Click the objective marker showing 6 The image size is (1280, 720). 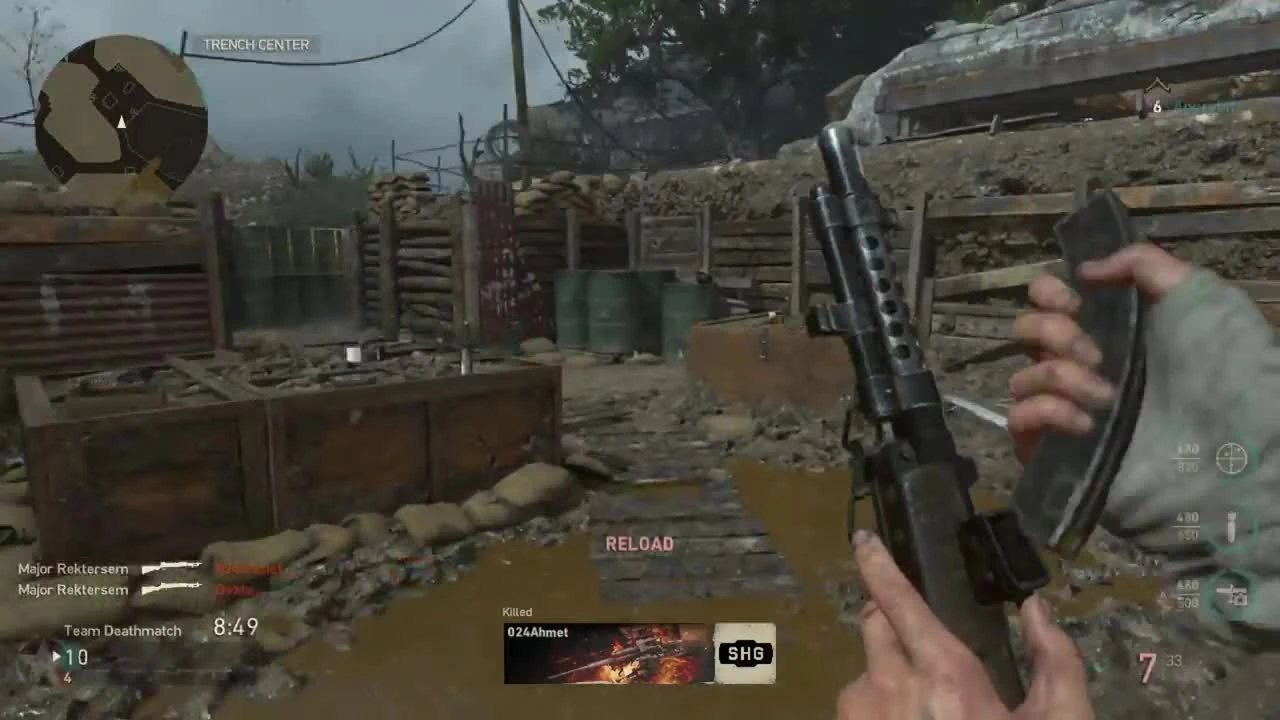[1157, 106]
